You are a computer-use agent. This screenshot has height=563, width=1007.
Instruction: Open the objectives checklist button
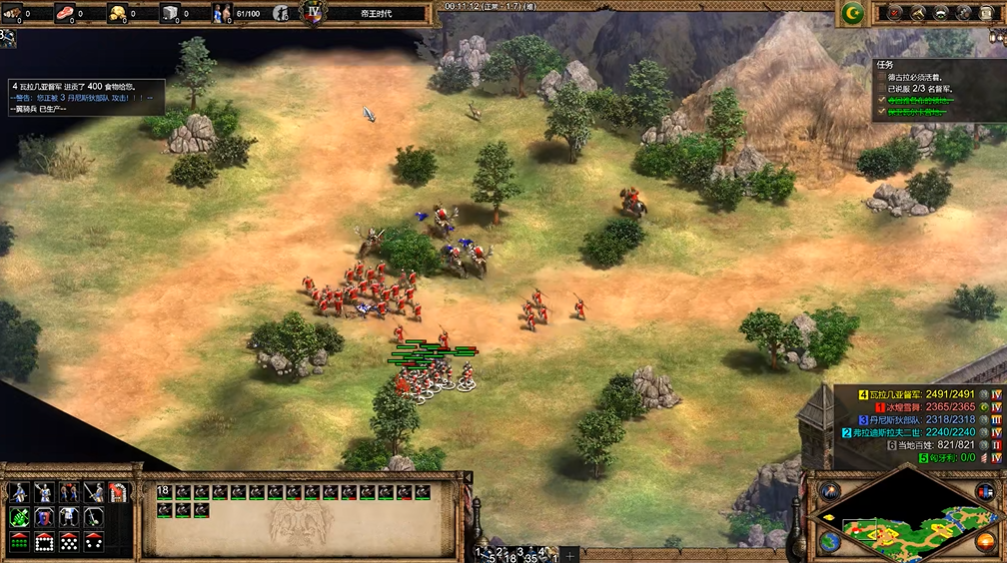(892, 13)
